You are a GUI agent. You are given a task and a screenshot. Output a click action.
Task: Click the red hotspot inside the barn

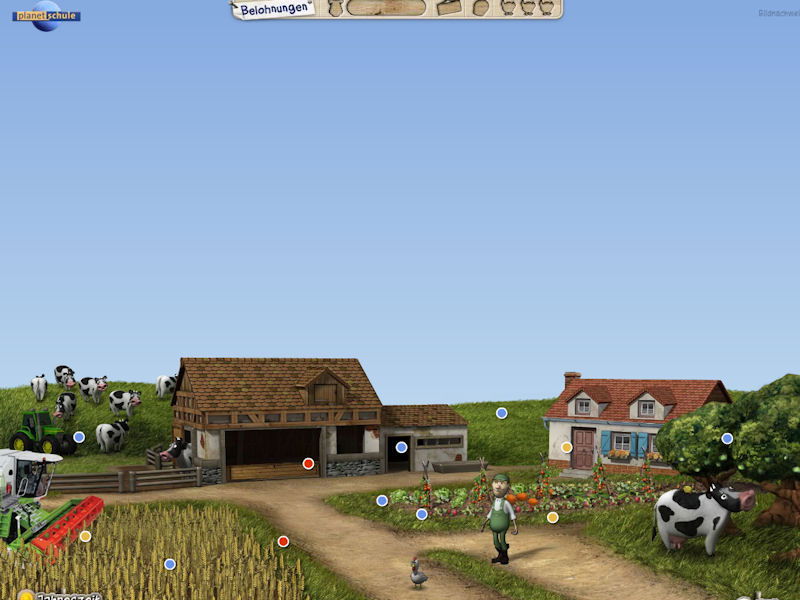pos(308,463)
